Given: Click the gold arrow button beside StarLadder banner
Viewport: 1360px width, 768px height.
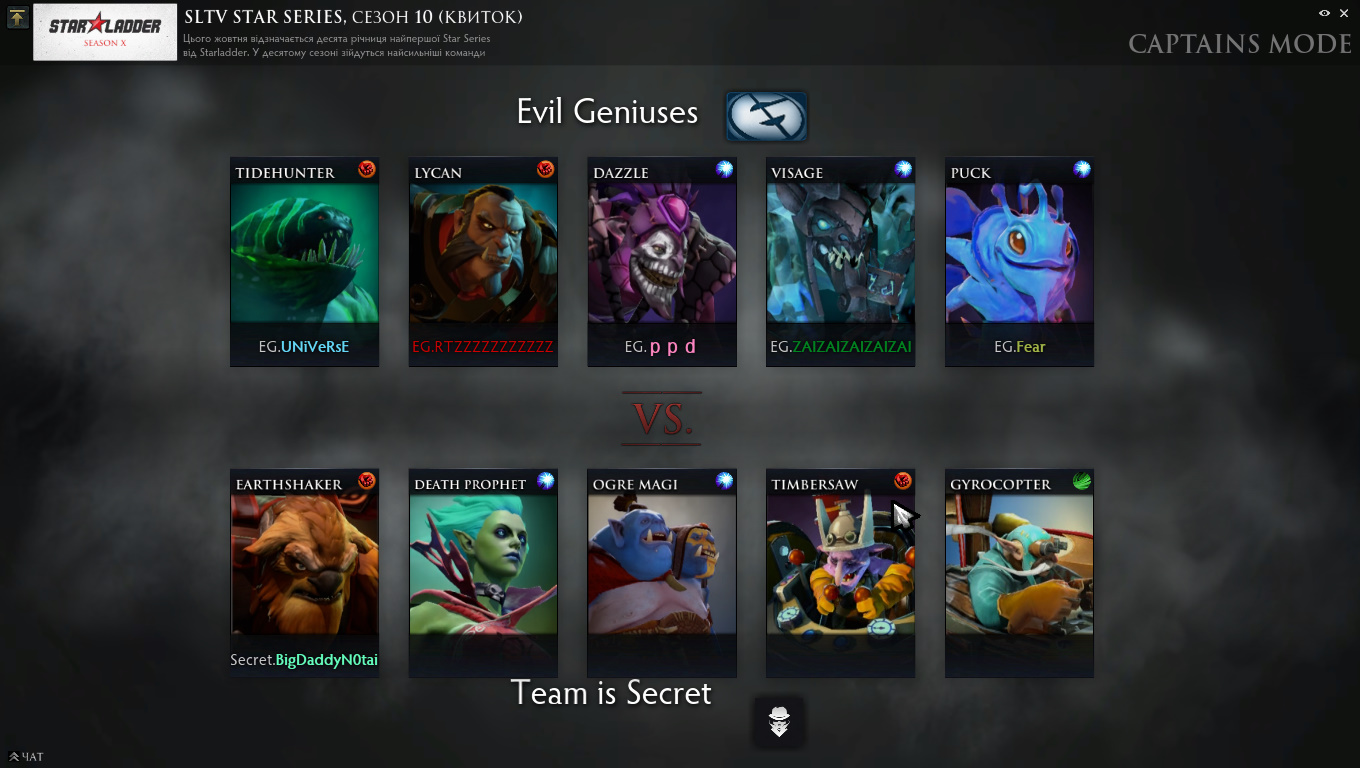Looking at the screenshot, I should pos(17,18).
